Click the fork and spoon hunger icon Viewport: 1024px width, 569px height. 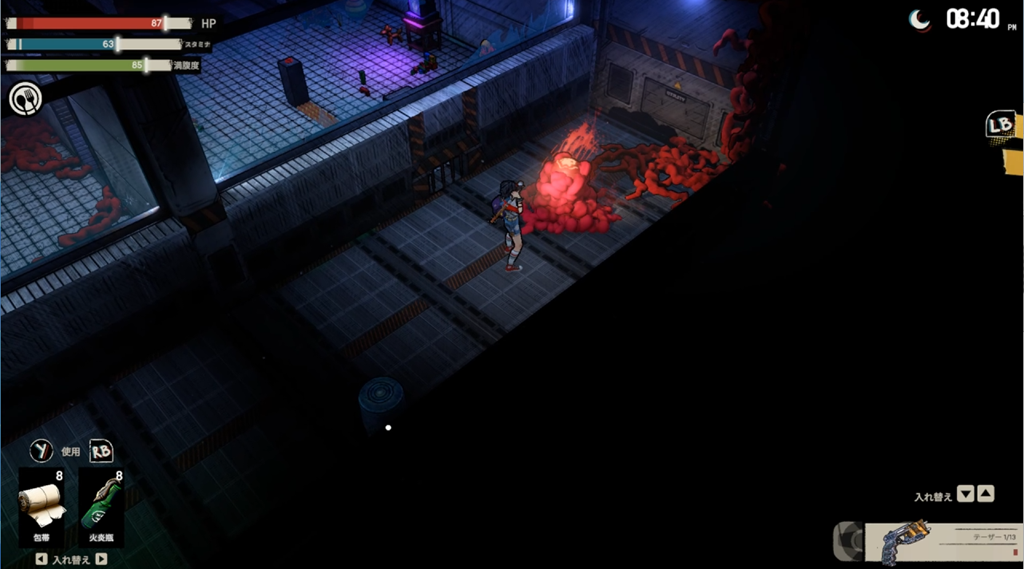tap(24, 98)
